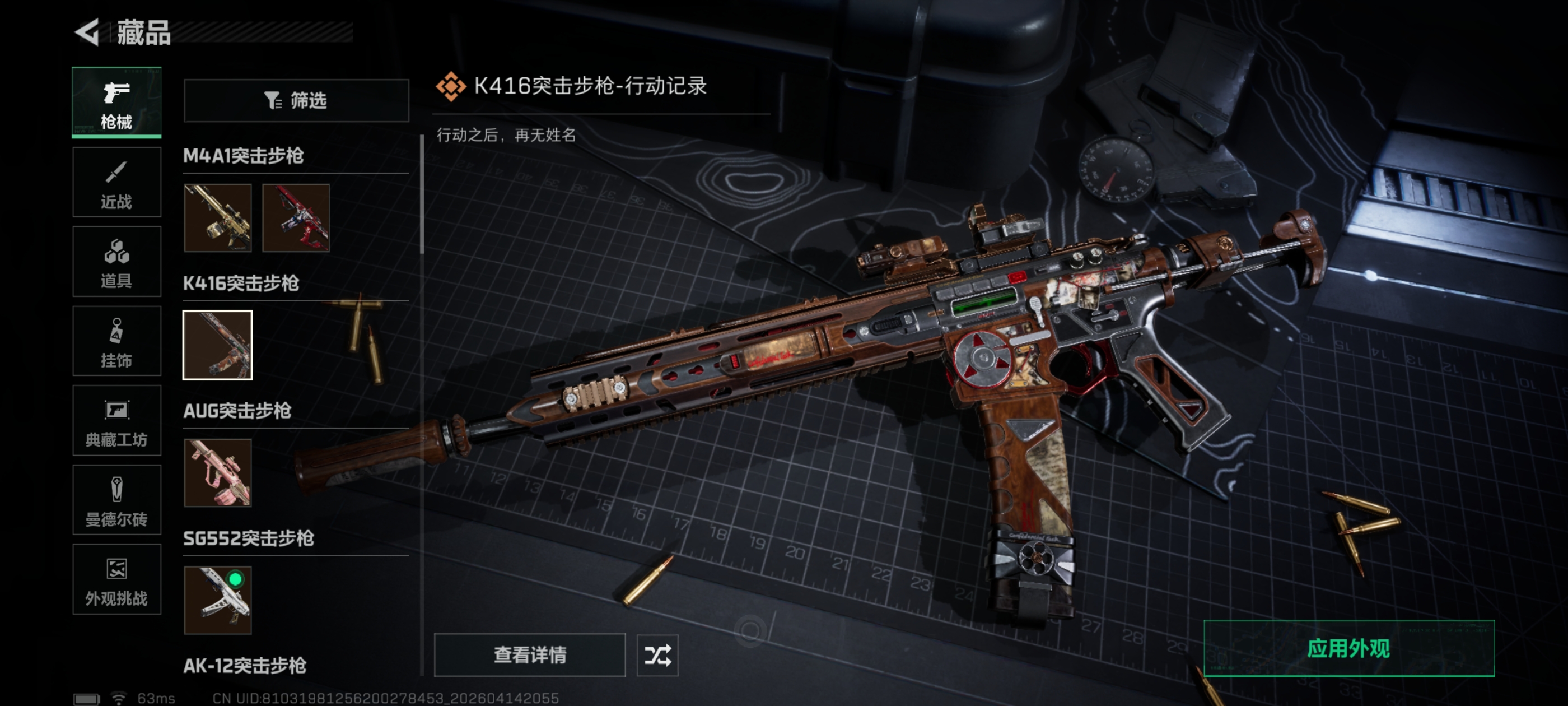Open the 外观挑战 skin challenge tab

116,579
